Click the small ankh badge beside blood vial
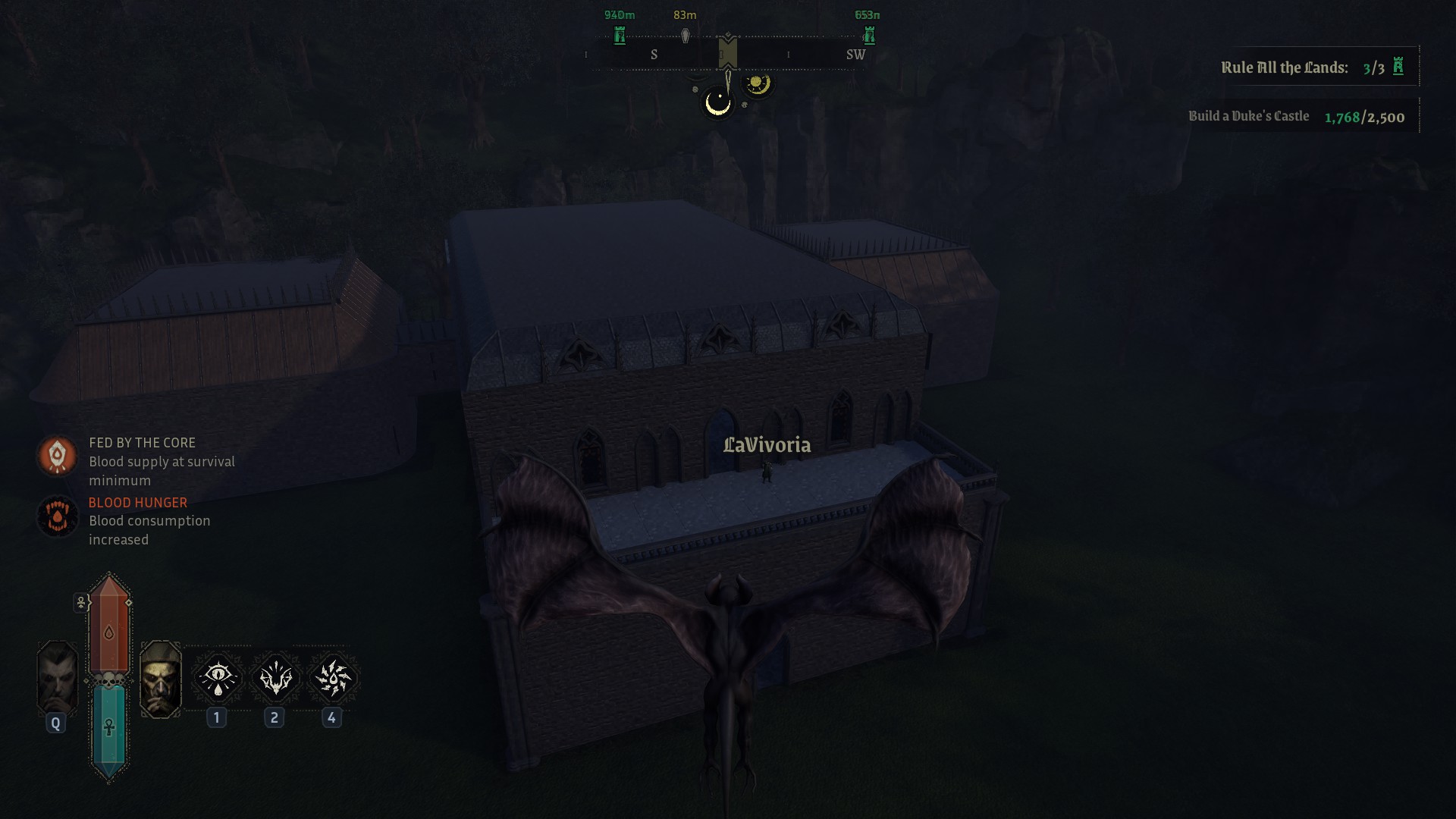This screenshot has width=1456, height=819. tap(81, 603)
